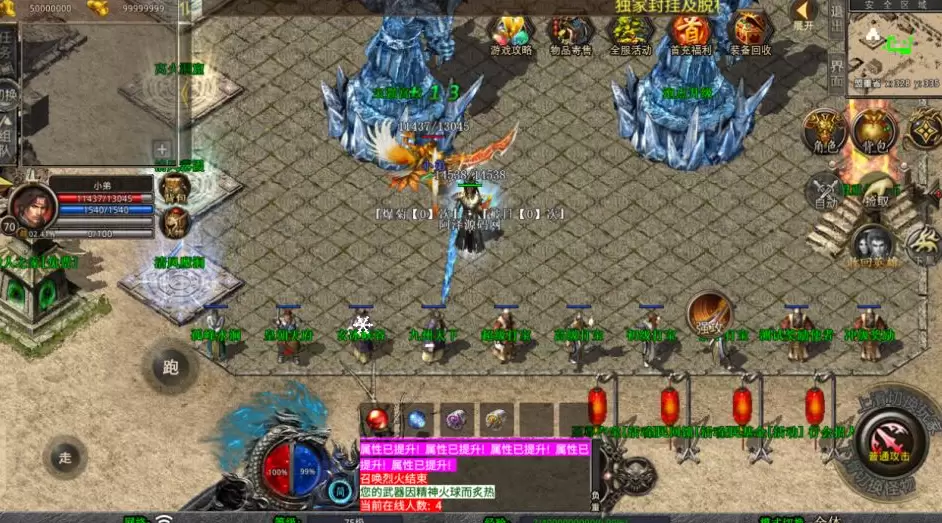Image resolution: width=942 pixels, height=523 pixels.
Task: Select the 跑 run movement button
Action: [170, 367]
